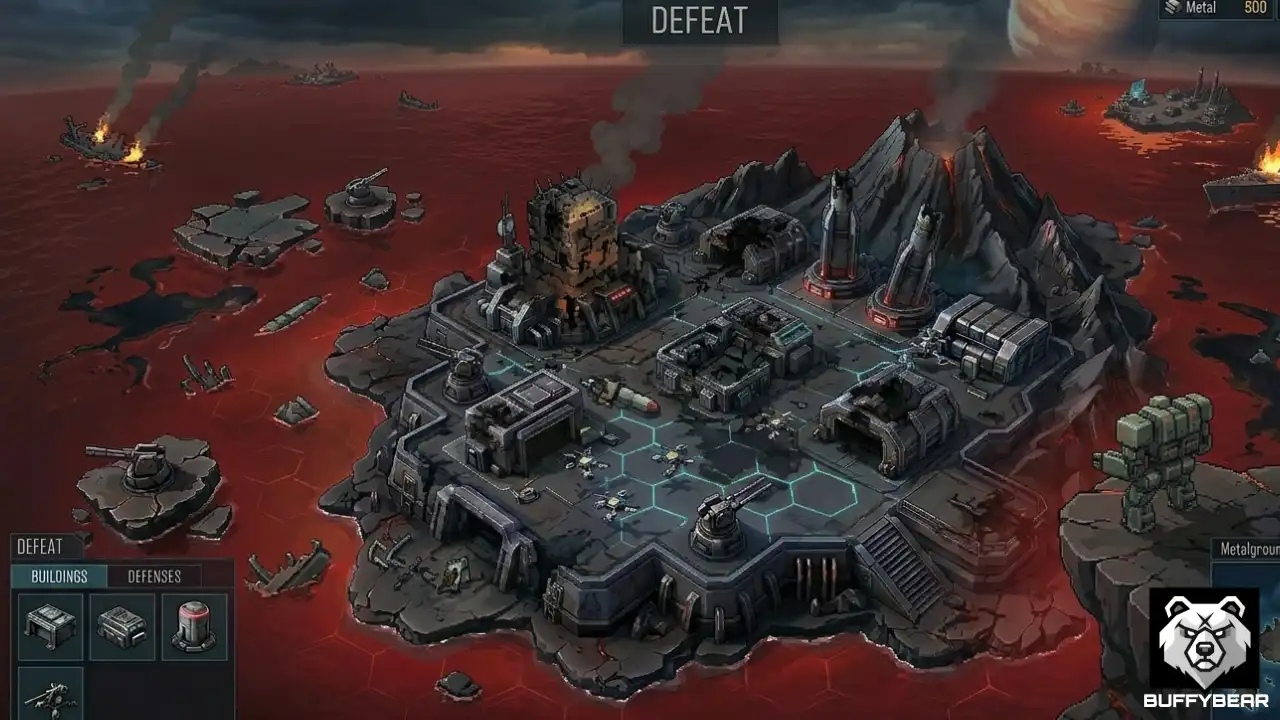Viewport: 1280px width, 720px height.
Task: Click the Metal resource stack icon
Action: (1171, 9)
